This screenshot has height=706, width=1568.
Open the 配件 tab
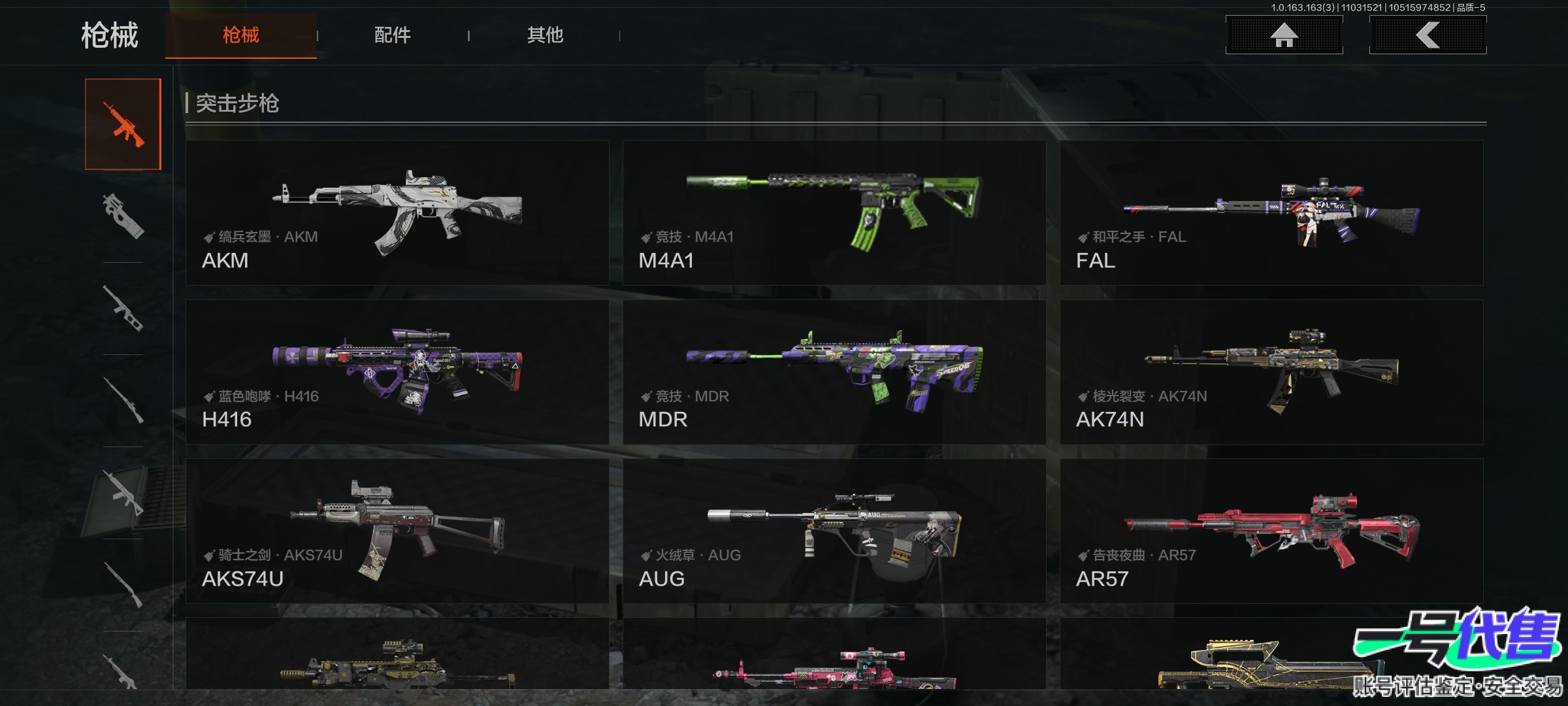point(392,35)
